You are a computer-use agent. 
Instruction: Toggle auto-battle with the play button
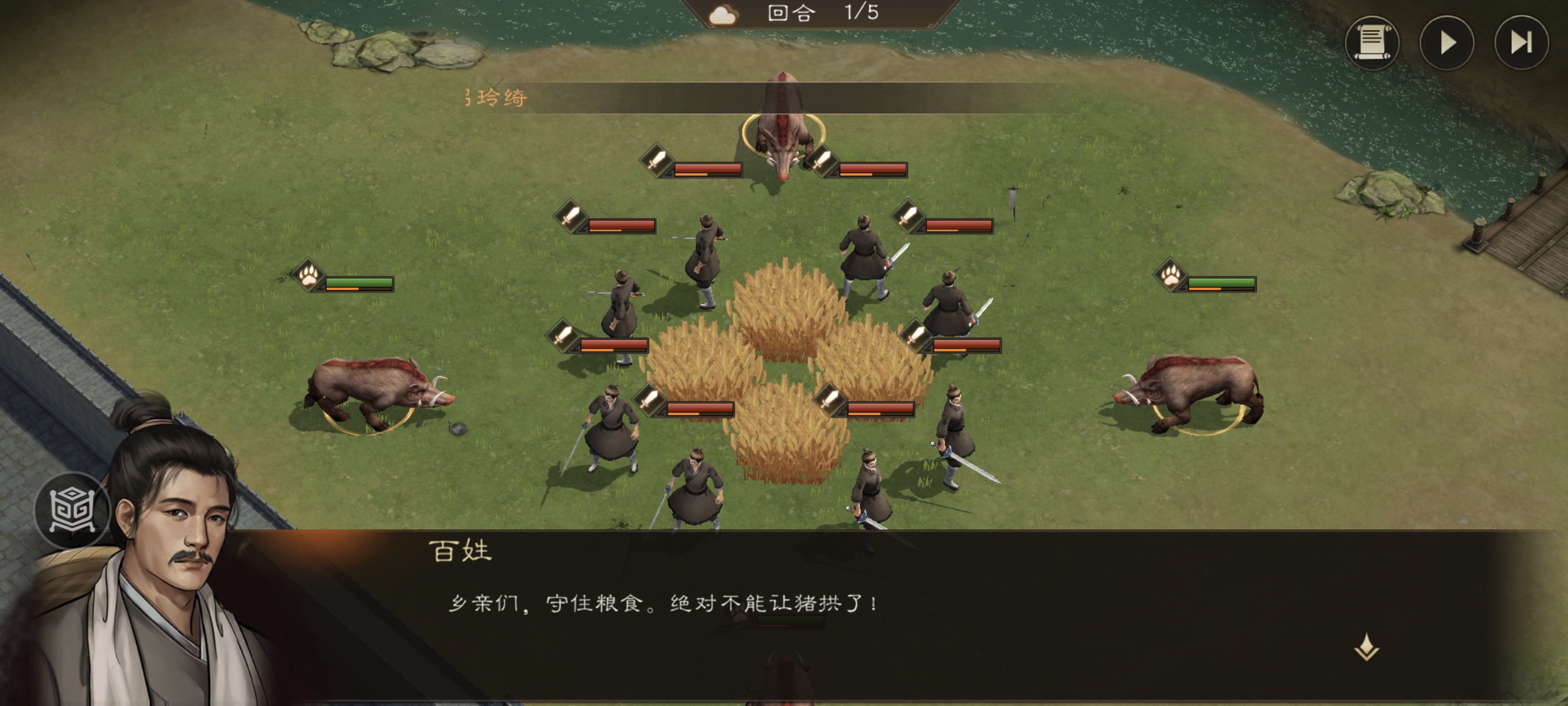click(x=1445, y=42)
